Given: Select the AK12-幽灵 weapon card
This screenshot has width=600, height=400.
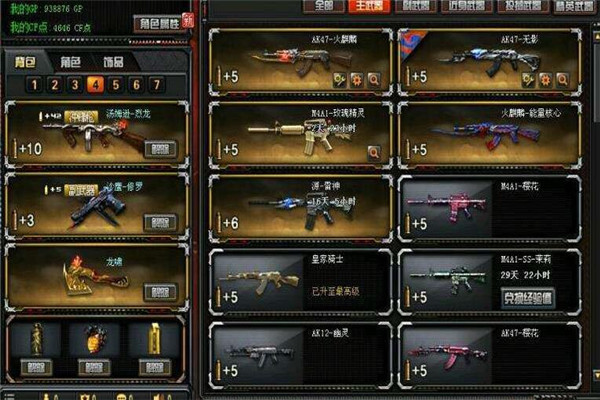Looking at the screenshot, I should pos(299,352).
